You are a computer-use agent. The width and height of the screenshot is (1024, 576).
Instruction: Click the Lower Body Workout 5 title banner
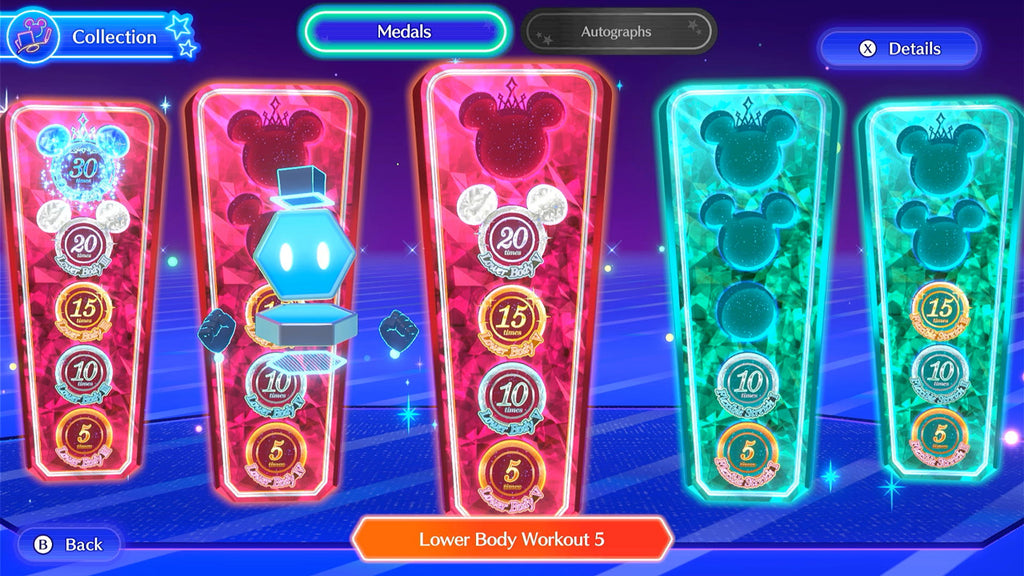[511, 540]
